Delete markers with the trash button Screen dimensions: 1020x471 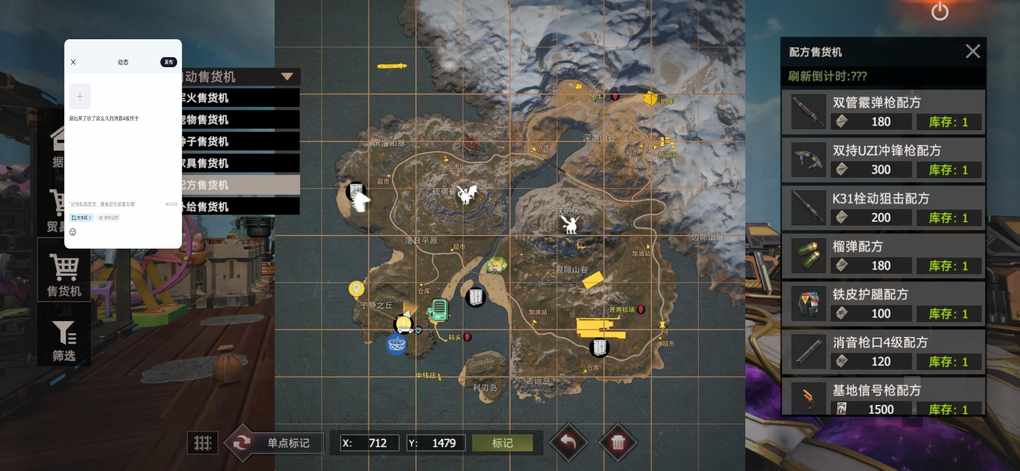pos(618,442)
